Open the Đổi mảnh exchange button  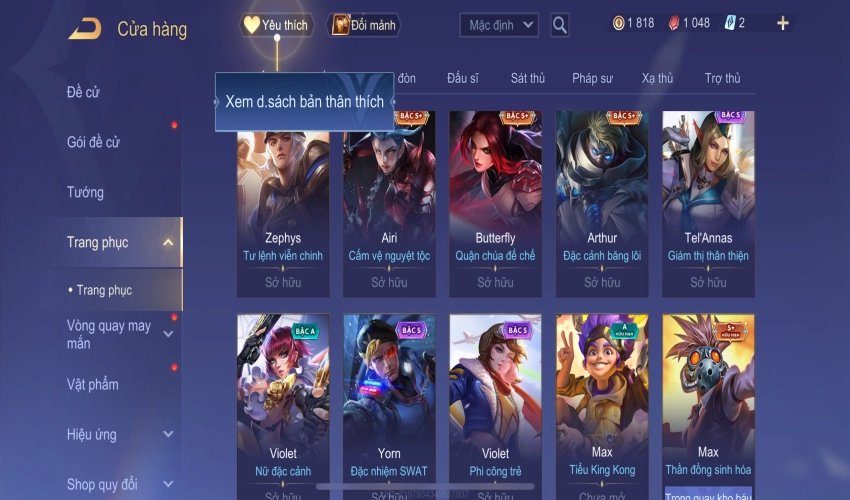(x=364, y=25)
